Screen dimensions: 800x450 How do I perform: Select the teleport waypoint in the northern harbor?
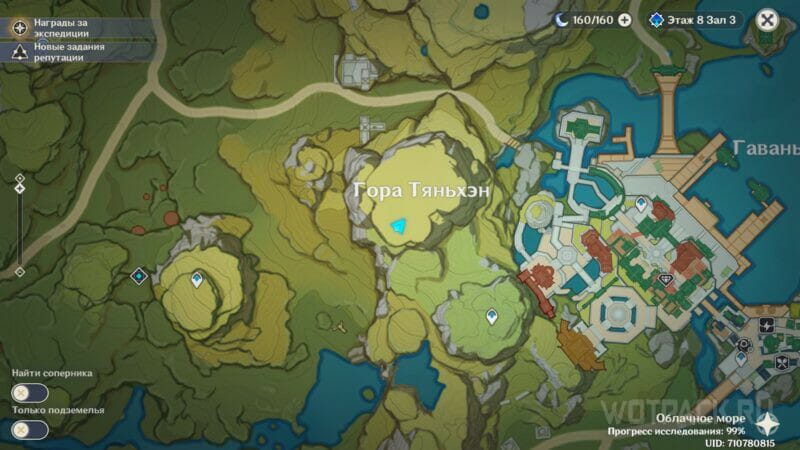(x=640, y=203)
